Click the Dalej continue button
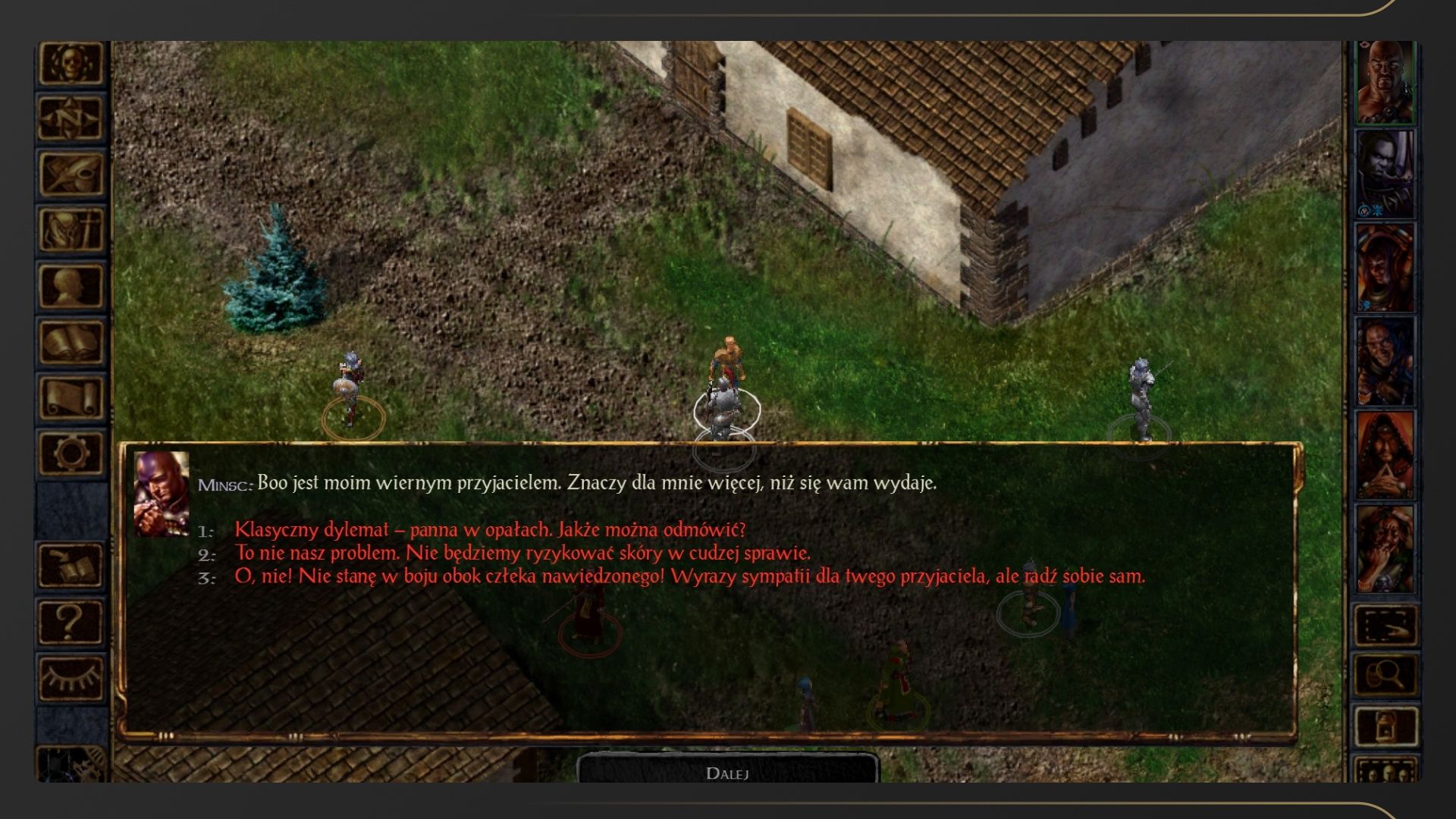The width and height of the screenshot is (1456, 819). (727, 772)
